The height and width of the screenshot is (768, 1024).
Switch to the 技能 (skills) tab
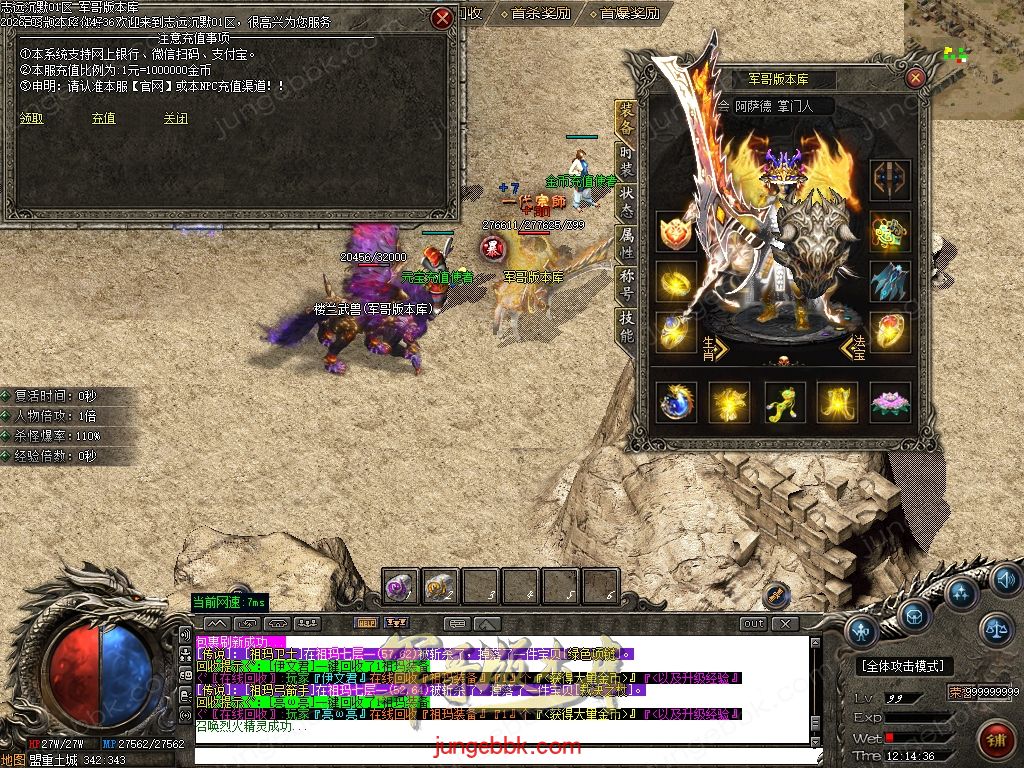(627, 327)
